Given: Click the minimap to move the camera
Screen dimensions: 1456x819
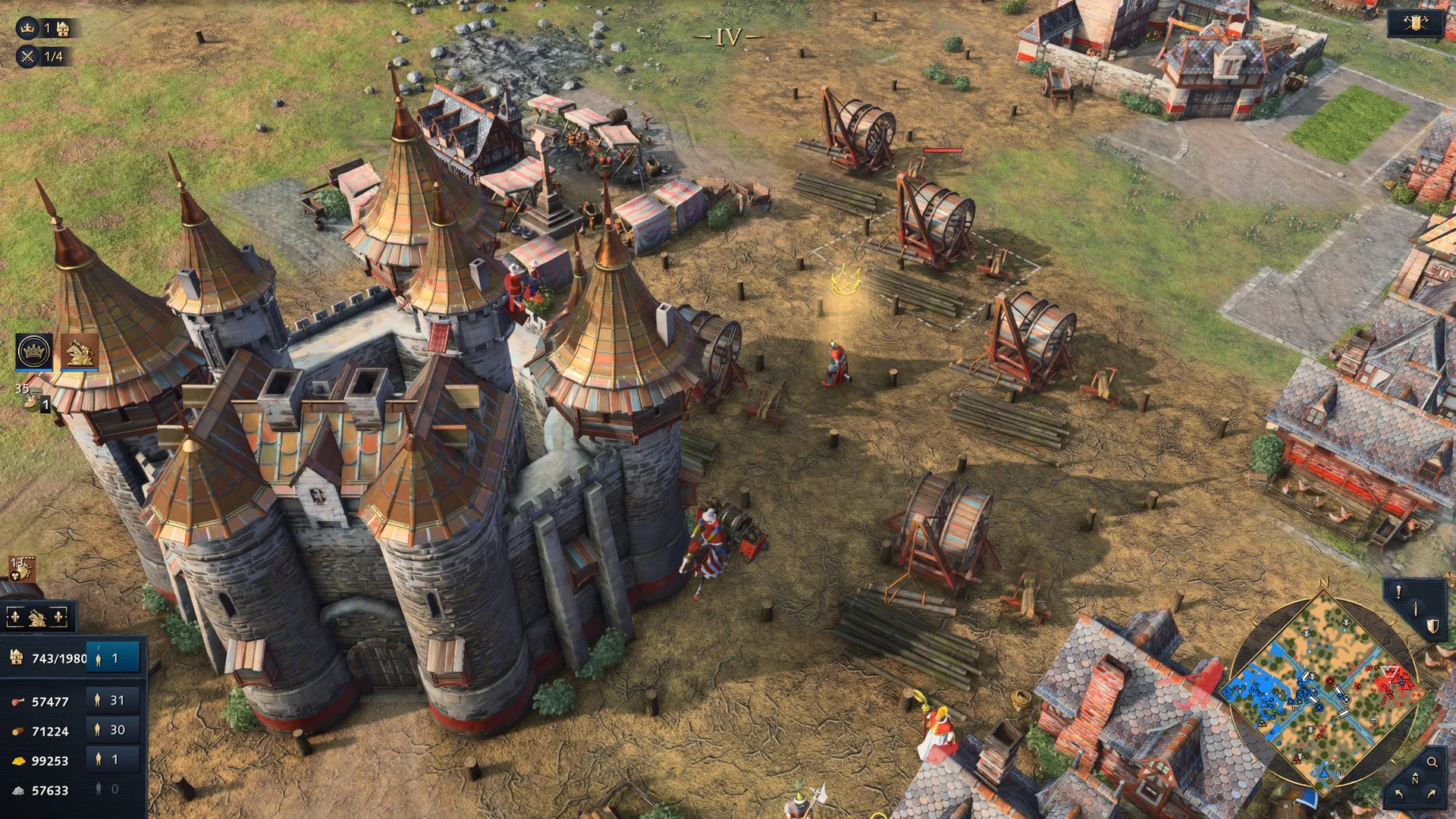Looking at the screenshot, I should (1323, 690).
